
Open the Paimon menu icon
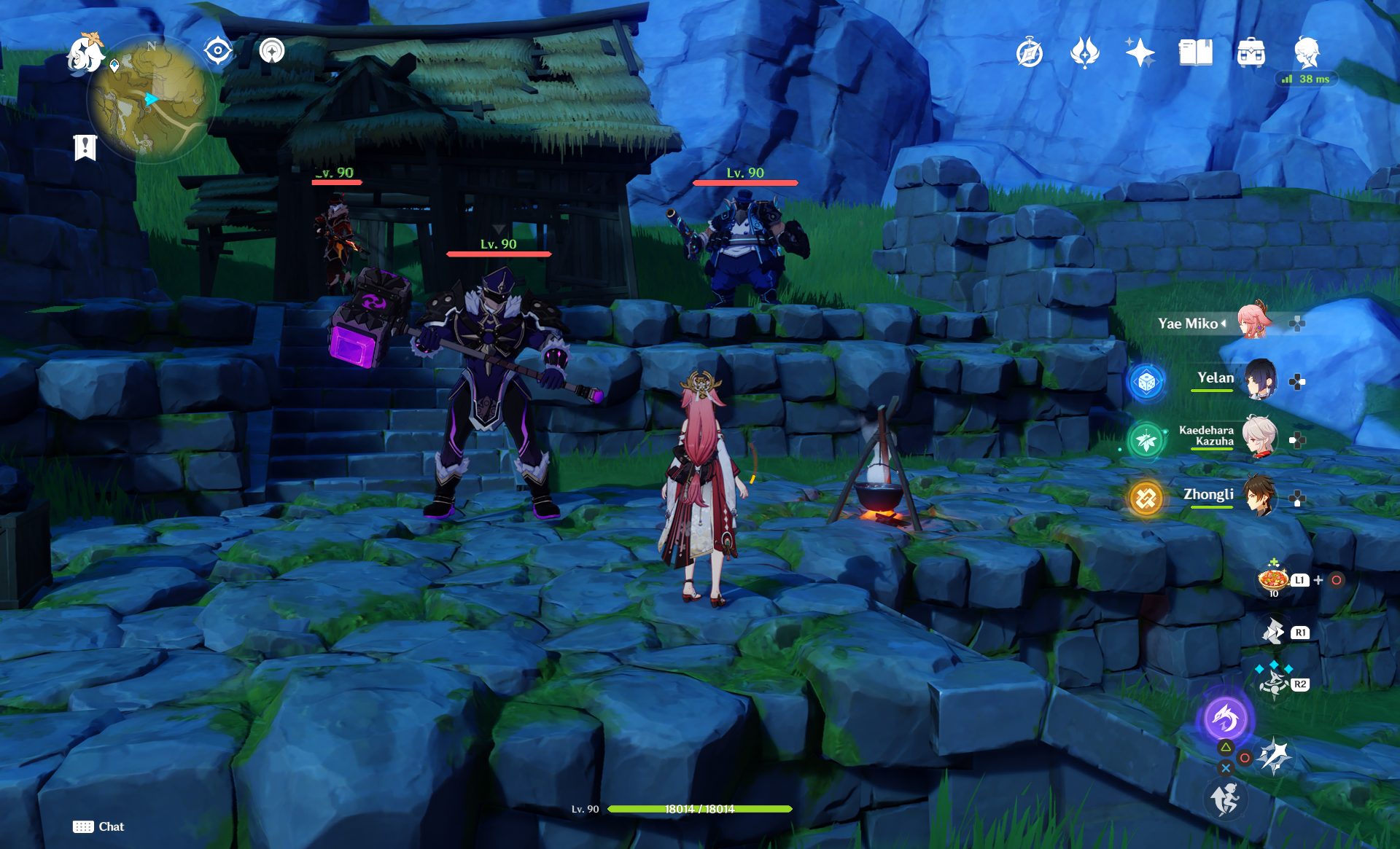85,53
